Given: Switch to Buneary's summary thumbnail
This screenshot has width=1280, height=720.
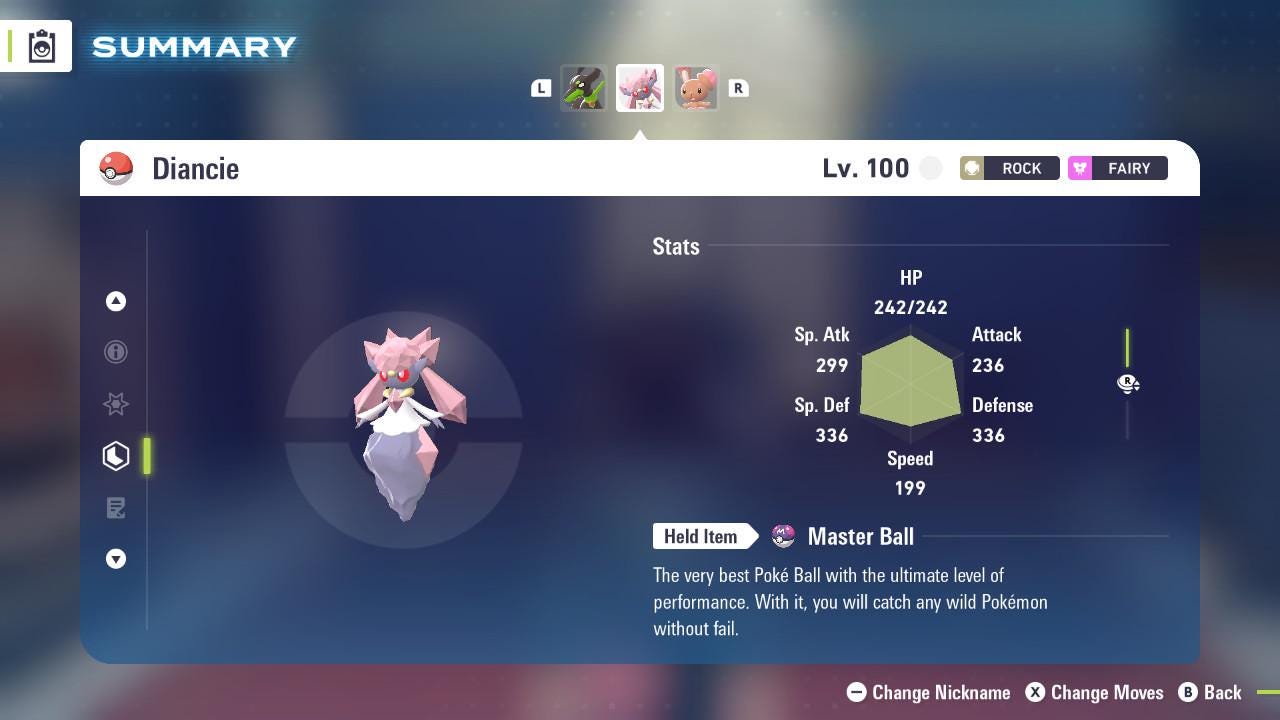Looking at the screenshot, I should tap(696, 88).
